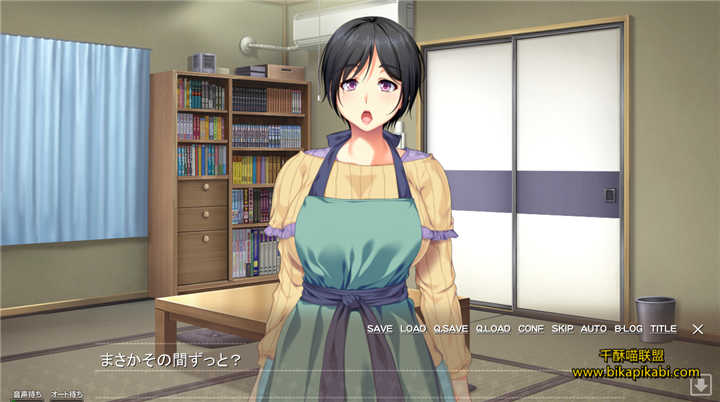Image resolution: width=720 pixels, height=402 pixels.
Task: Return to the TITLE screen
Action: click(663, 328)
